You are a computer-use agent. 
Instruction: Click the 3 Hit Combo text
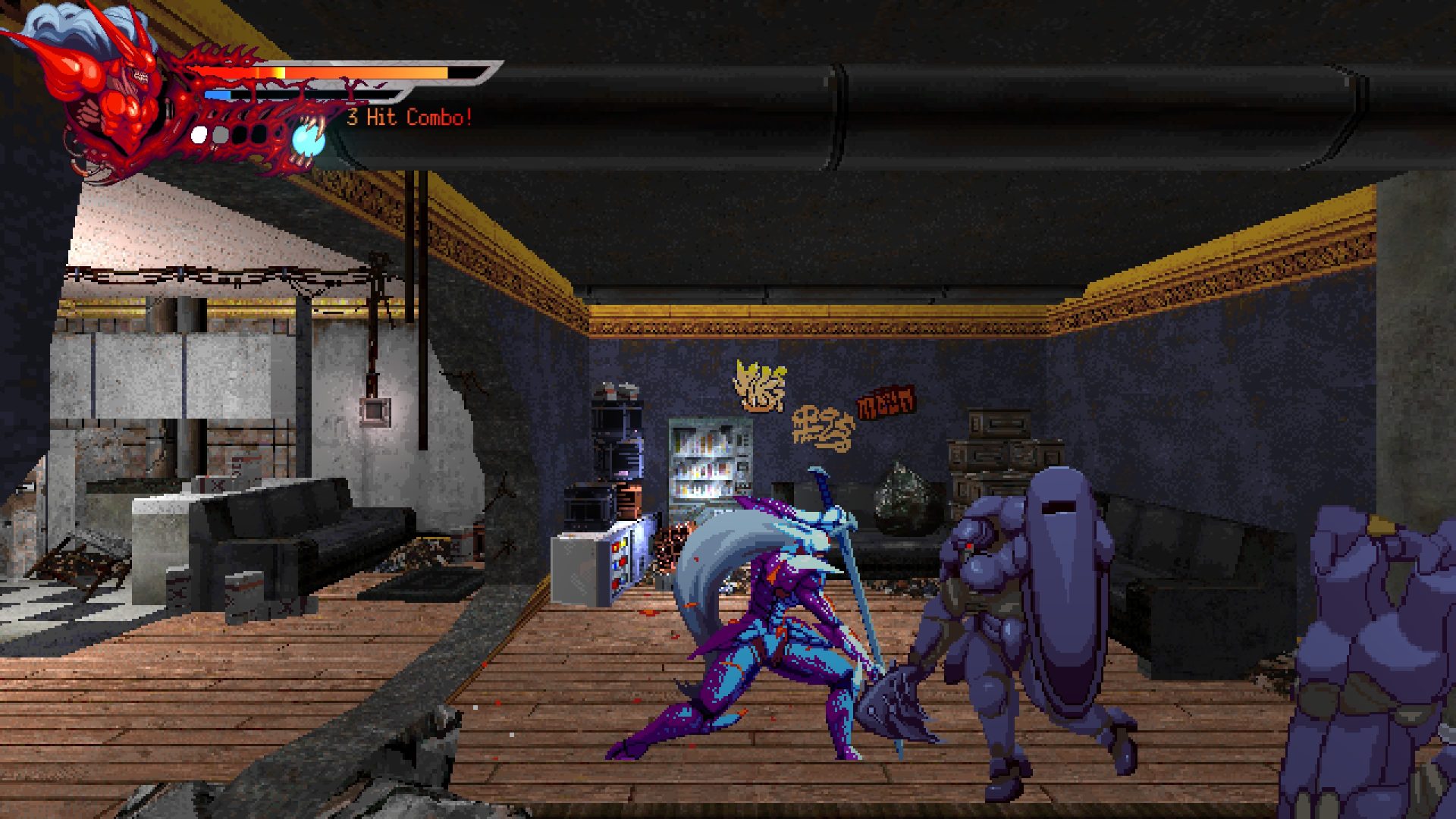tap(409, 118)
